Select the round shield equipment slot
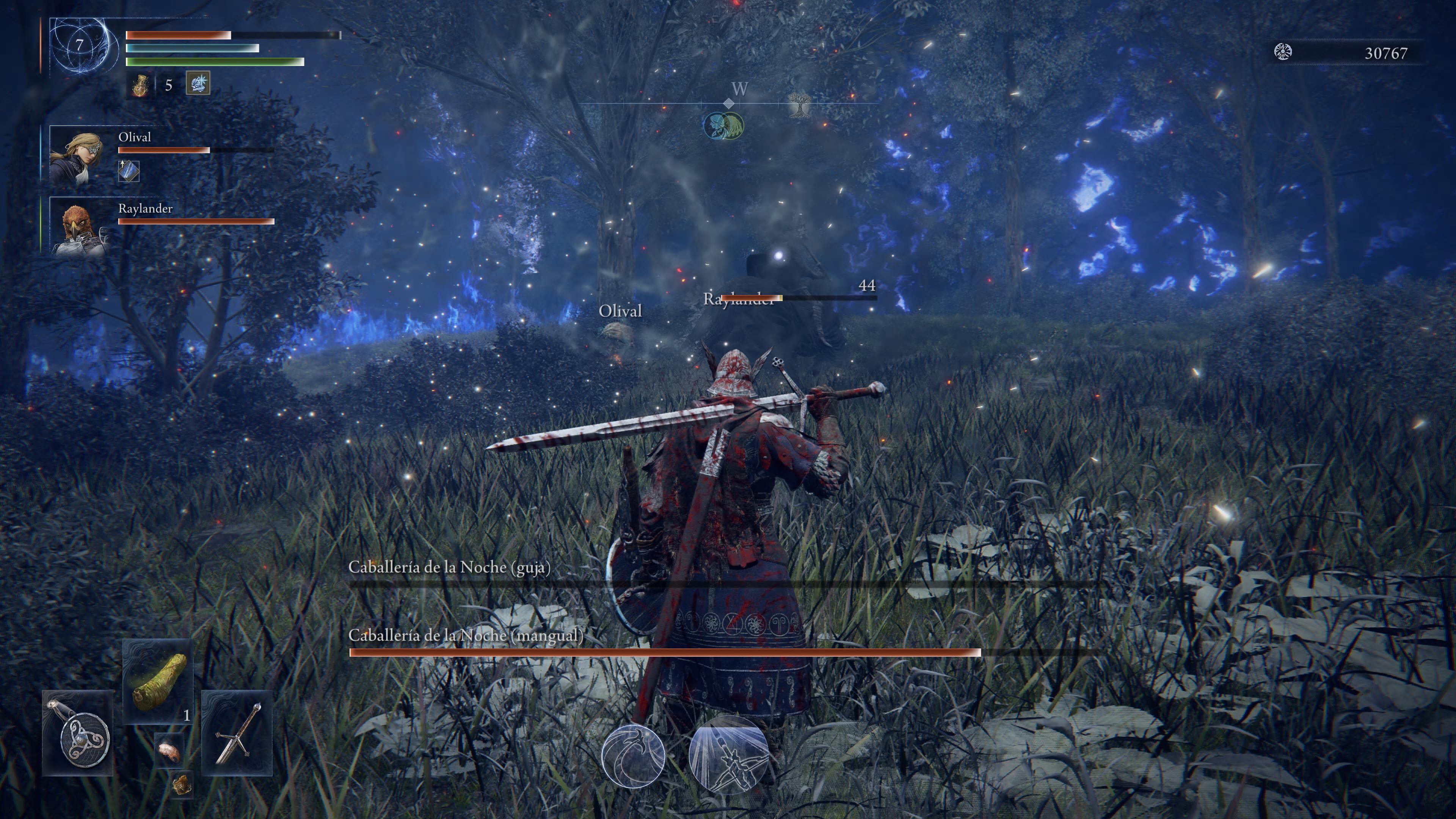This screenshot has height=819, width=1456. pos(78,733)
